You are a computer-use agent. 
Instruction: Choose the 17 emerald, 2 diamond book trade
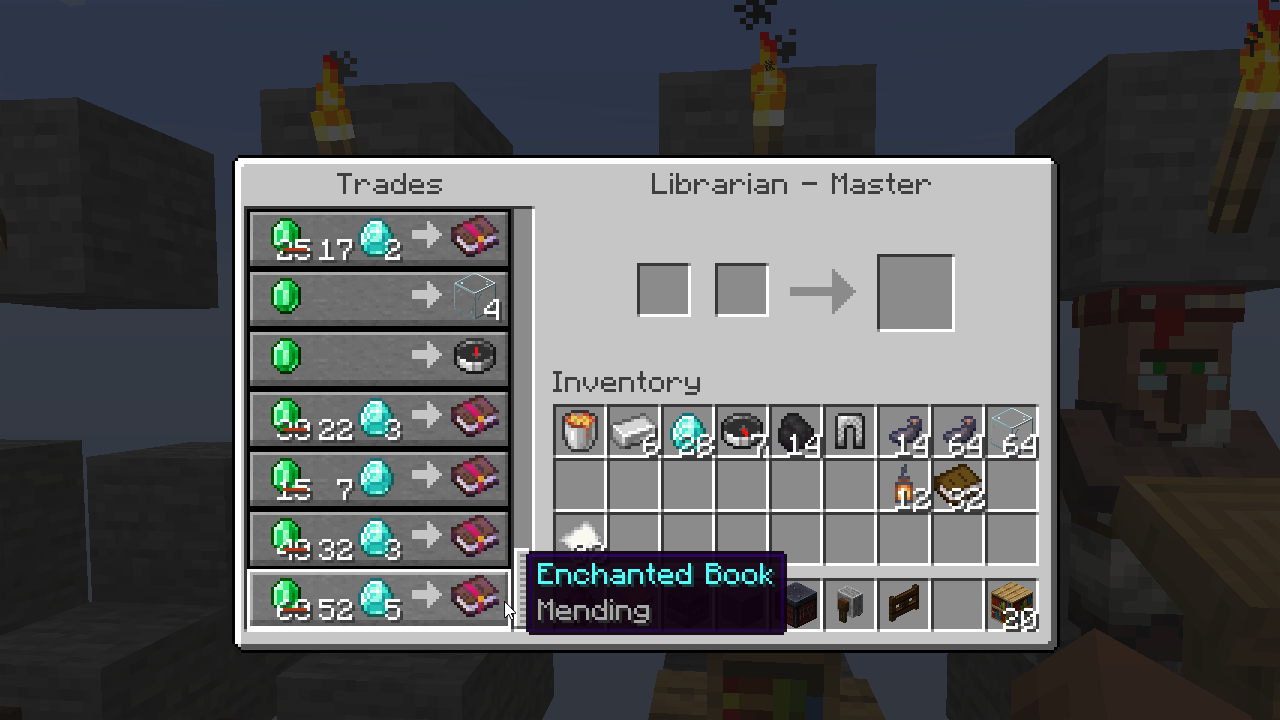click(378, 238)
